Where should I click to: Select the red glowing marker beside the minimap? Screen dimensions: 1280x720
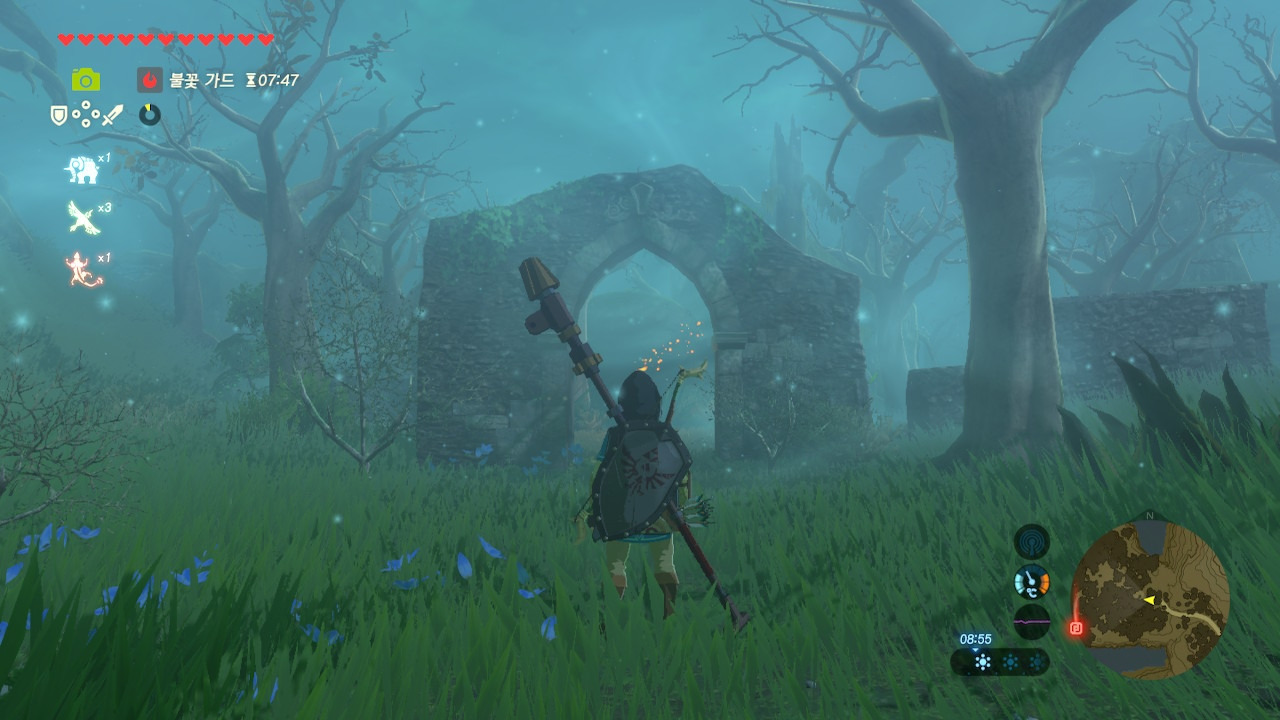tap(1076, 628)
